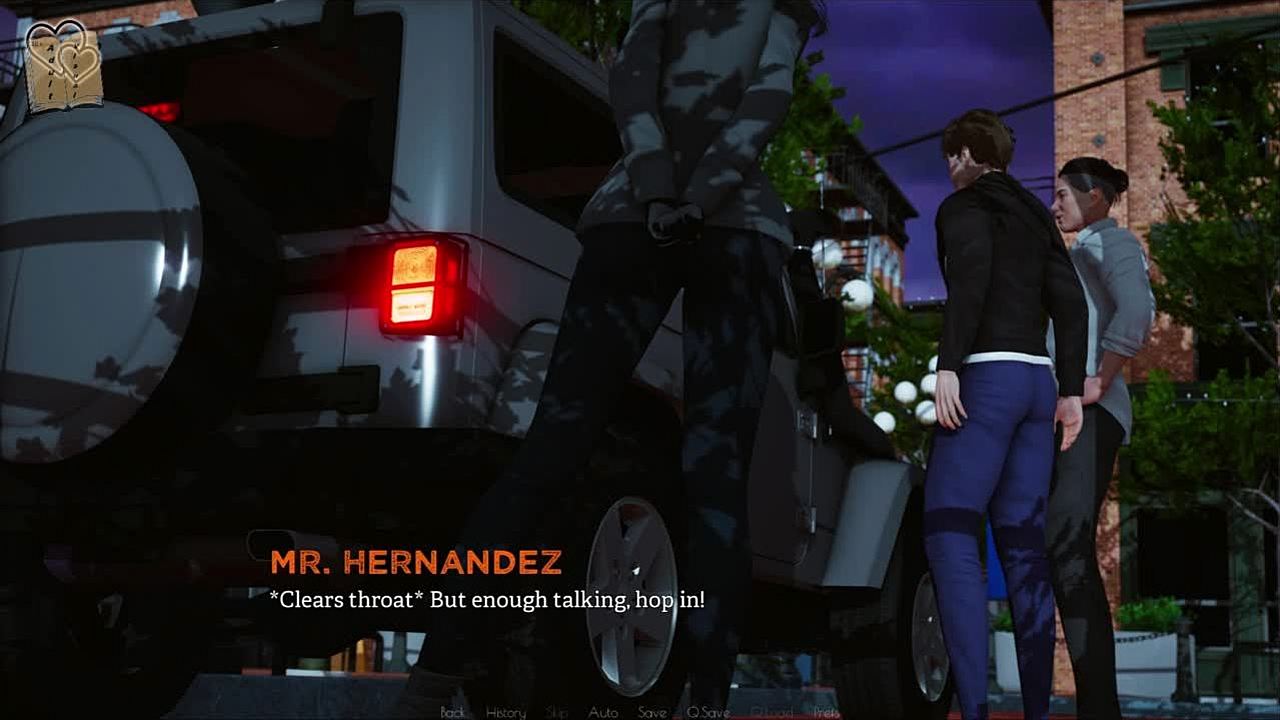Activate Skip in the quick menu
The image size is (1280, 720).
tap(557, 712)
